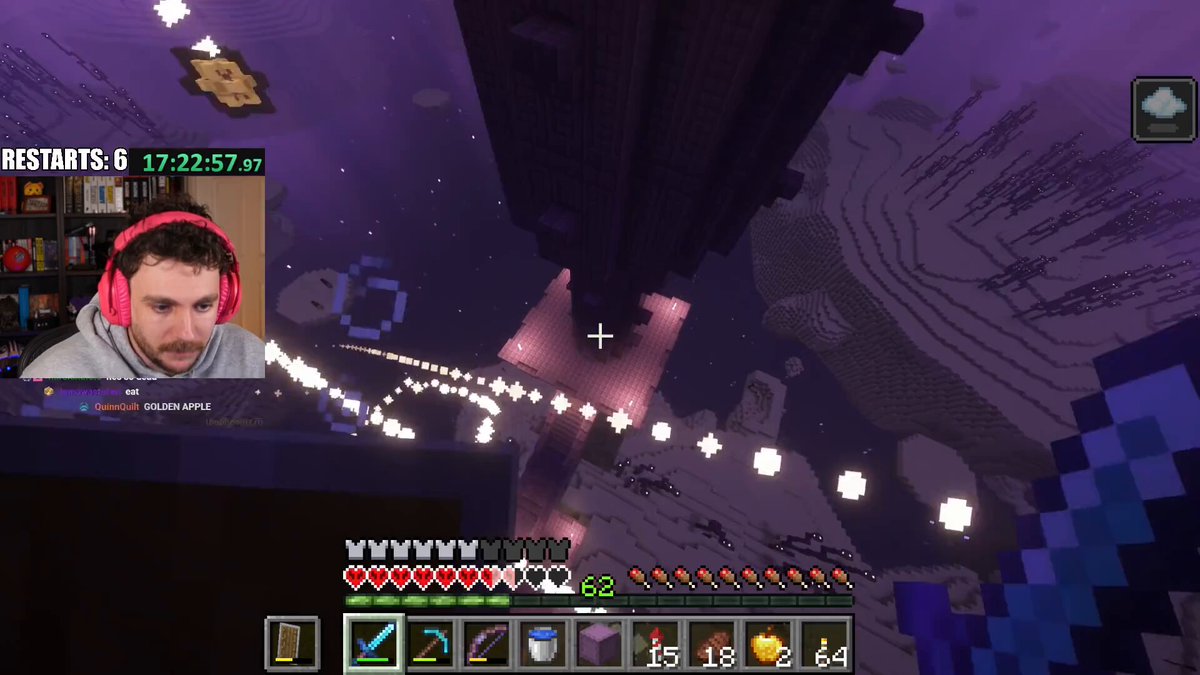The width and height of the screenshot is (1200, 675).
Task: Pick the purple block hotbar slot
Action: pos(600,643)
